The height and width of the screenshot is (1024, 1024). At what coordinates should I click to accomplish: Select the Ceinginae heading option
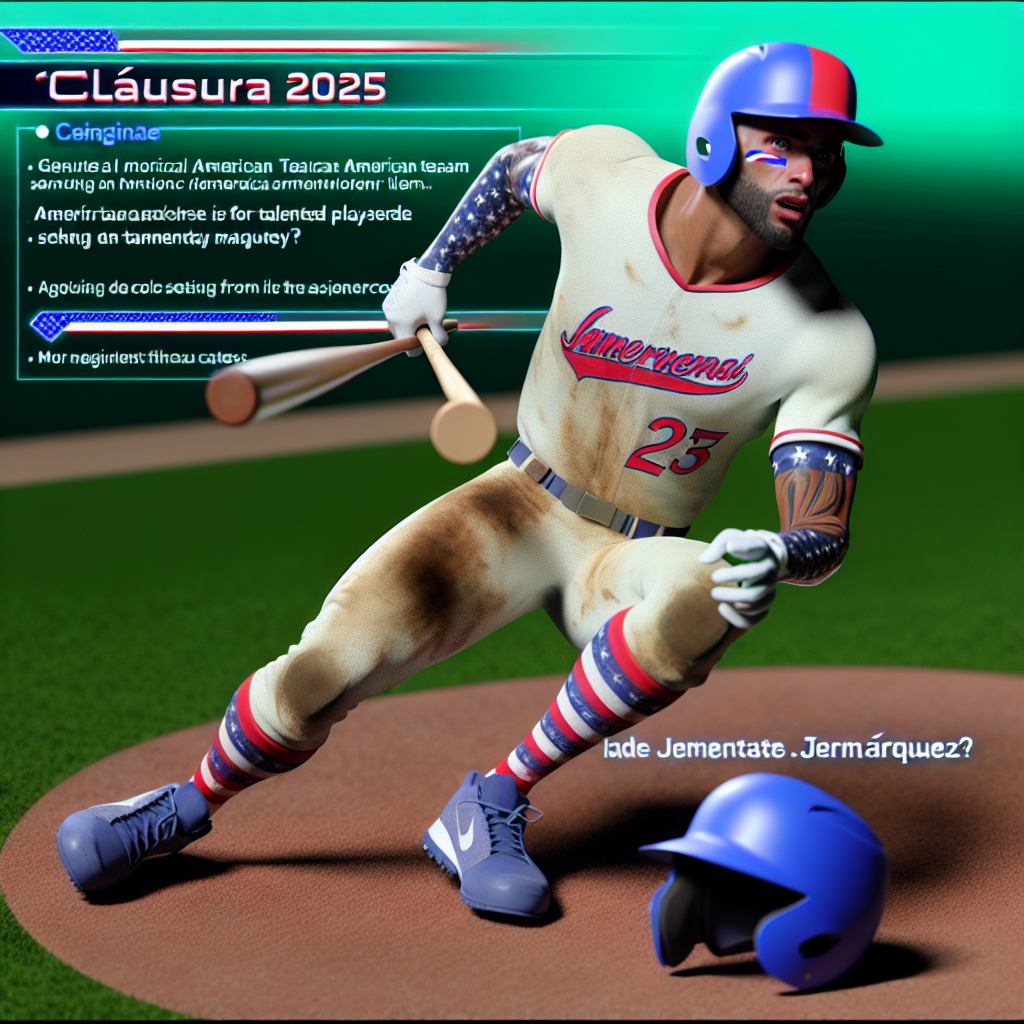94,131
